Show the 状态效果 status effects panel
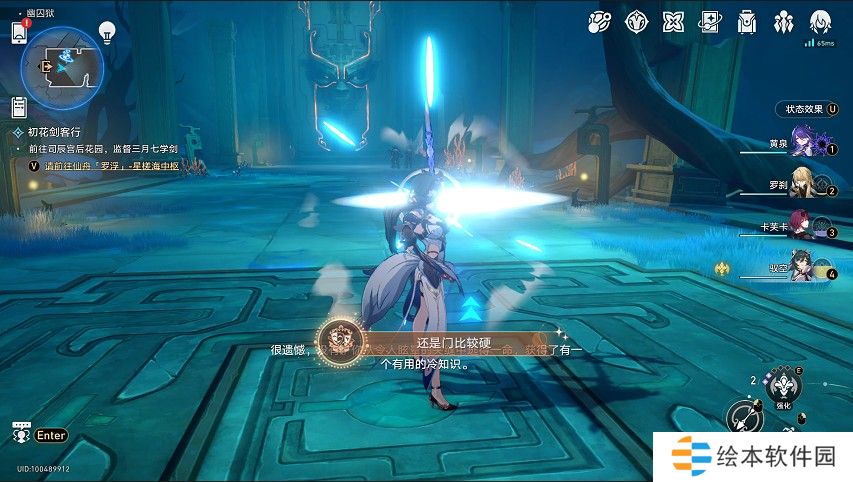This screenshot has width=853, height=482. click(x=808, y=109)
